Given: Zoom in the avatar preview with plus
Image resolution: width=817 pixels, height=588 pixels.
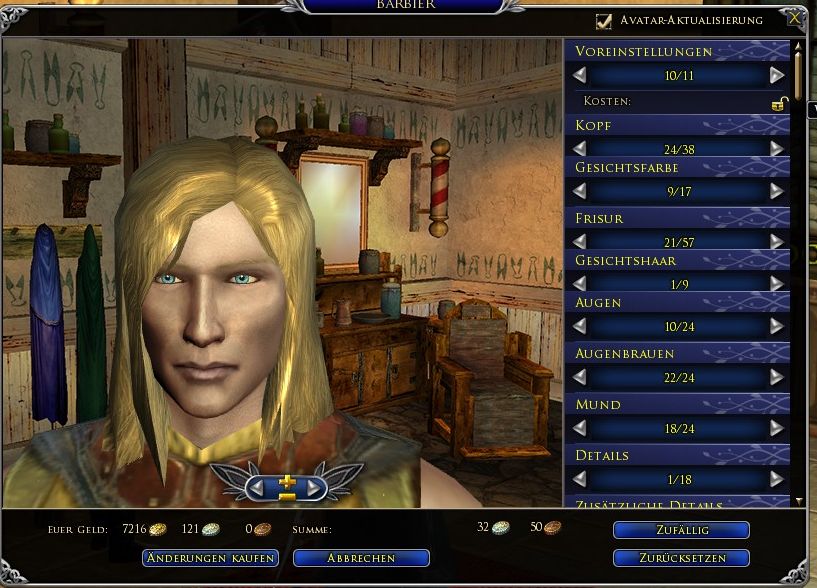Looking at the screenshot, I should (x=287, y=480).
